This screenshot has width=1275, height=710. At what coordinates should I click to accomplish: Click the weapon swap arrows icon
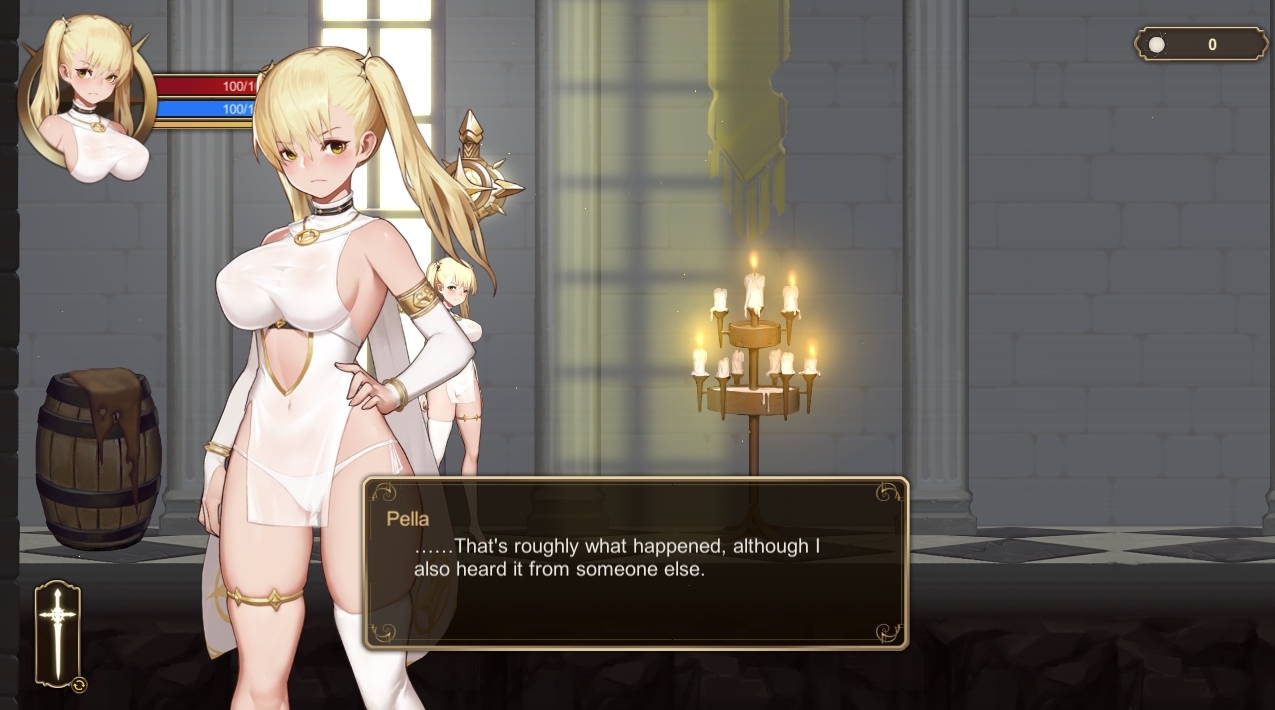tap(79, 685)
